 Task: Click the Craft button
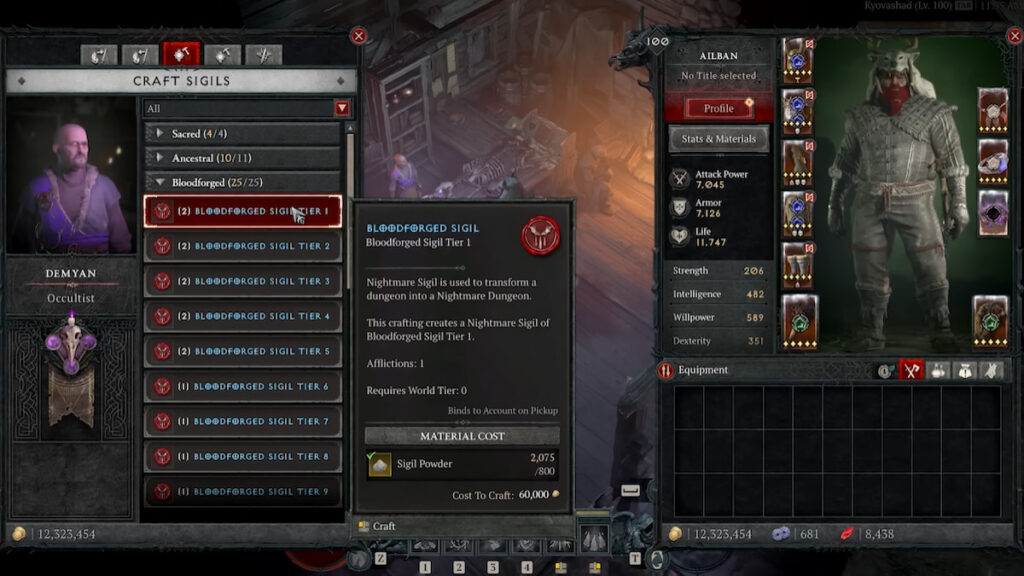click(384, 526)
